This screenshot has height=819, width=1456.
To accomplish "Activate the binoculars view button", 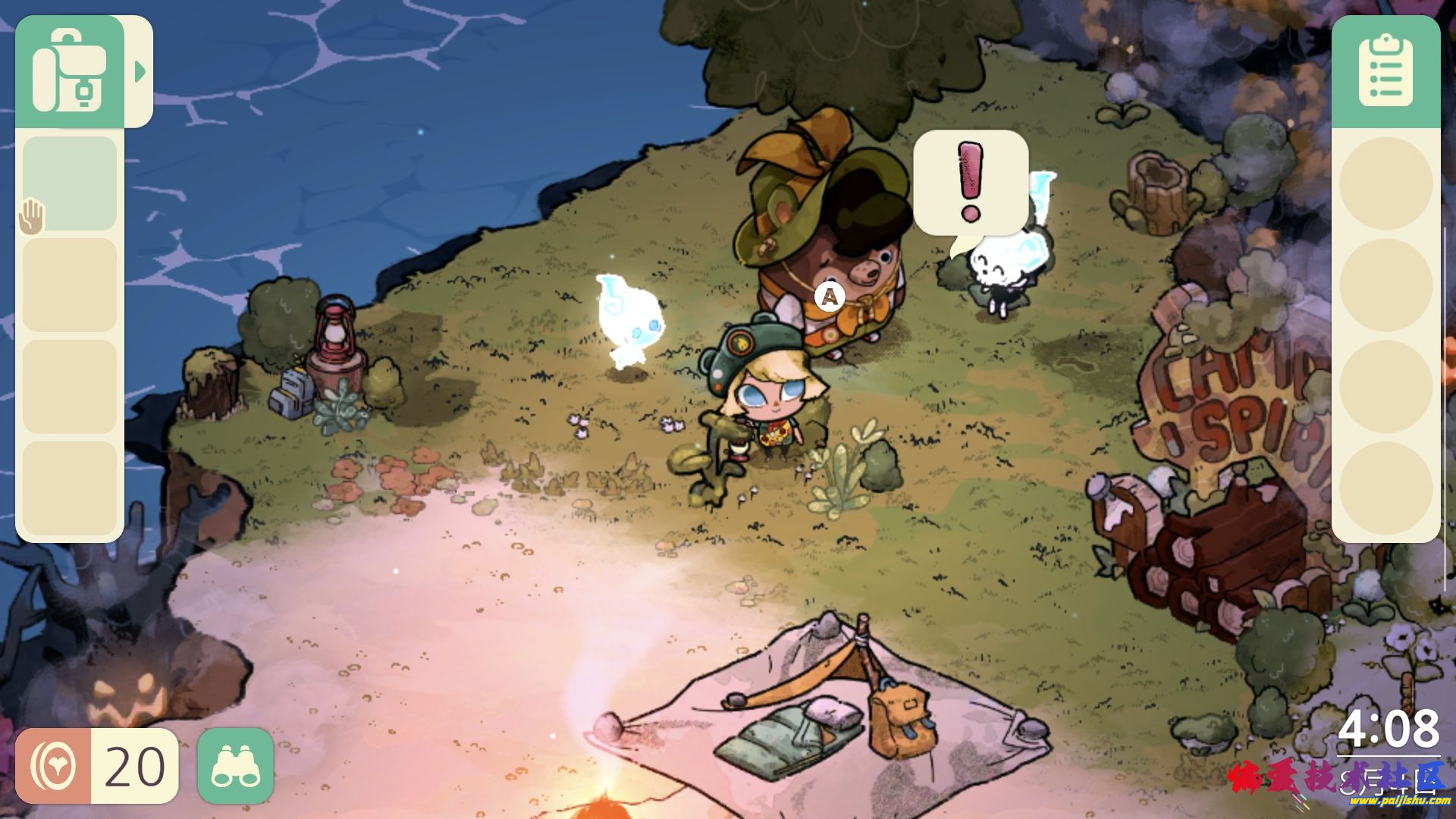I will [x=235, y=765].
